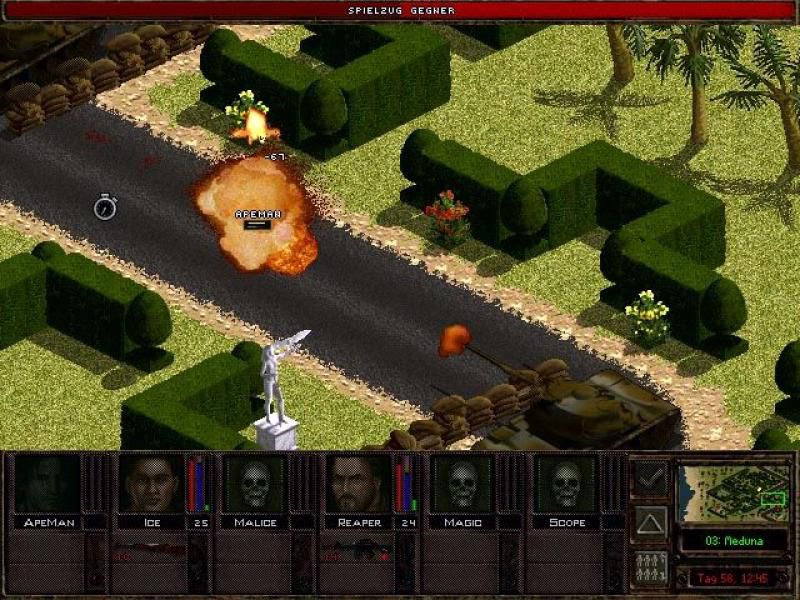
Task: Click Ice's rifle weapon slot
Action: coord(151,549)
